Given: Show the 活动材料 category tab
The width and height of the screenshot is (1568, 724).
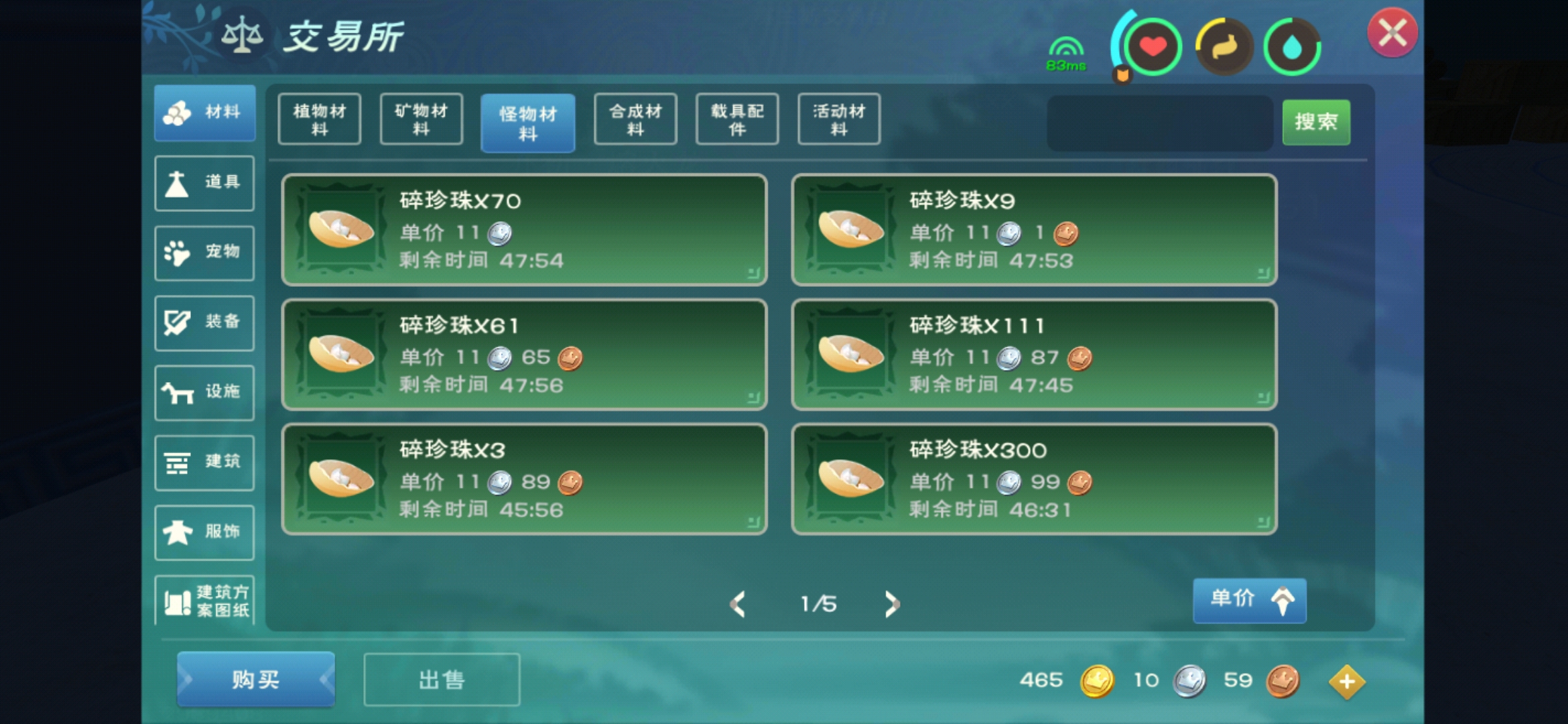Looking at the screenshot, I should tap(839, 119).
